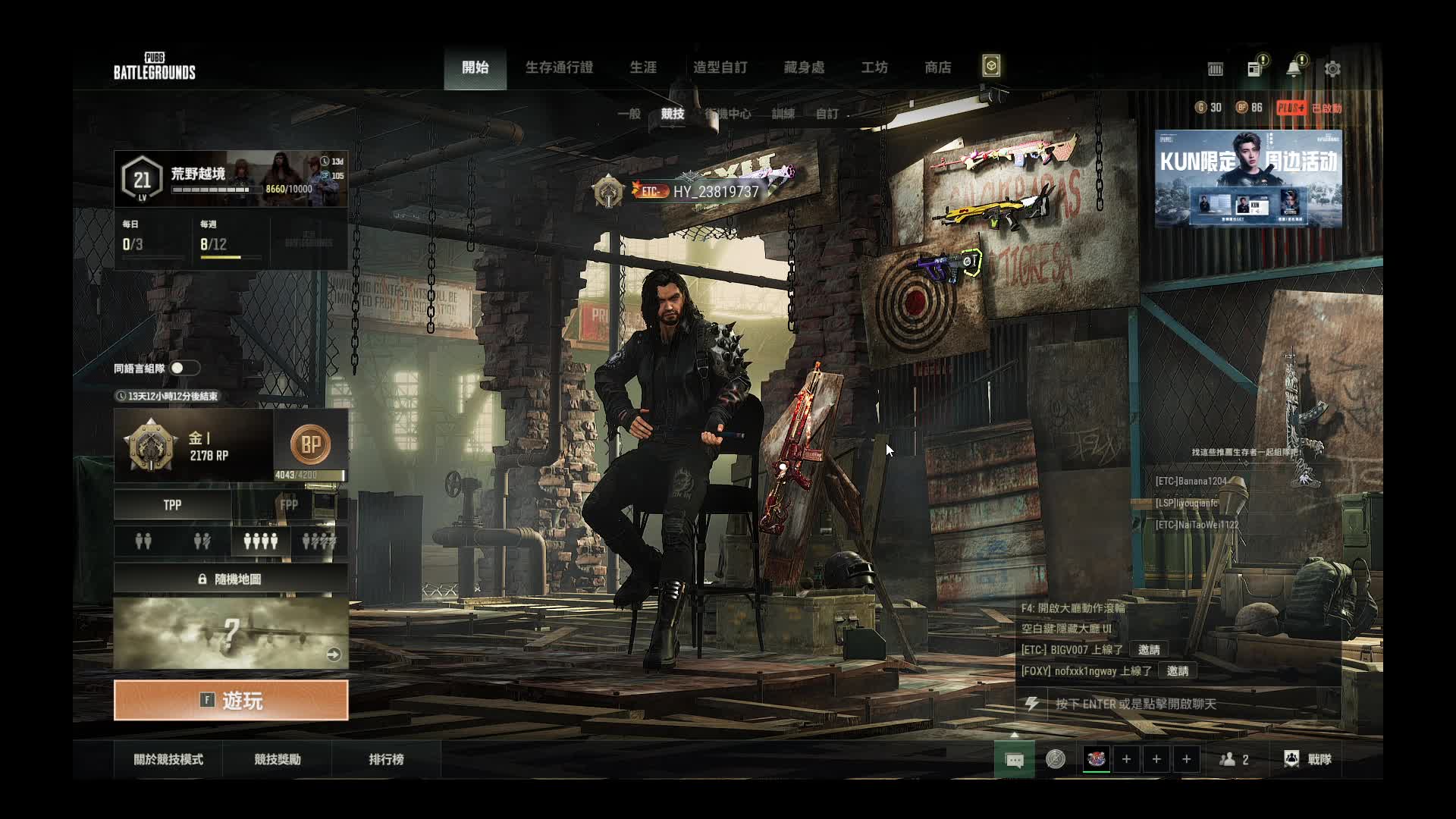Select the TPP perspective option

tap(172, 505)
